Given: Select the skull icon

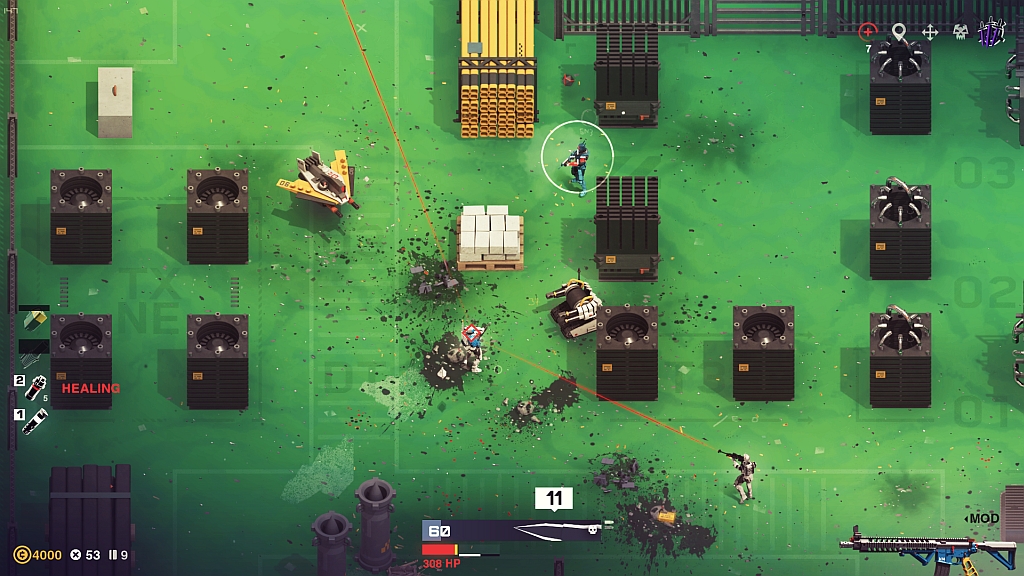Looking at the screenshot, I should [960, 32].
